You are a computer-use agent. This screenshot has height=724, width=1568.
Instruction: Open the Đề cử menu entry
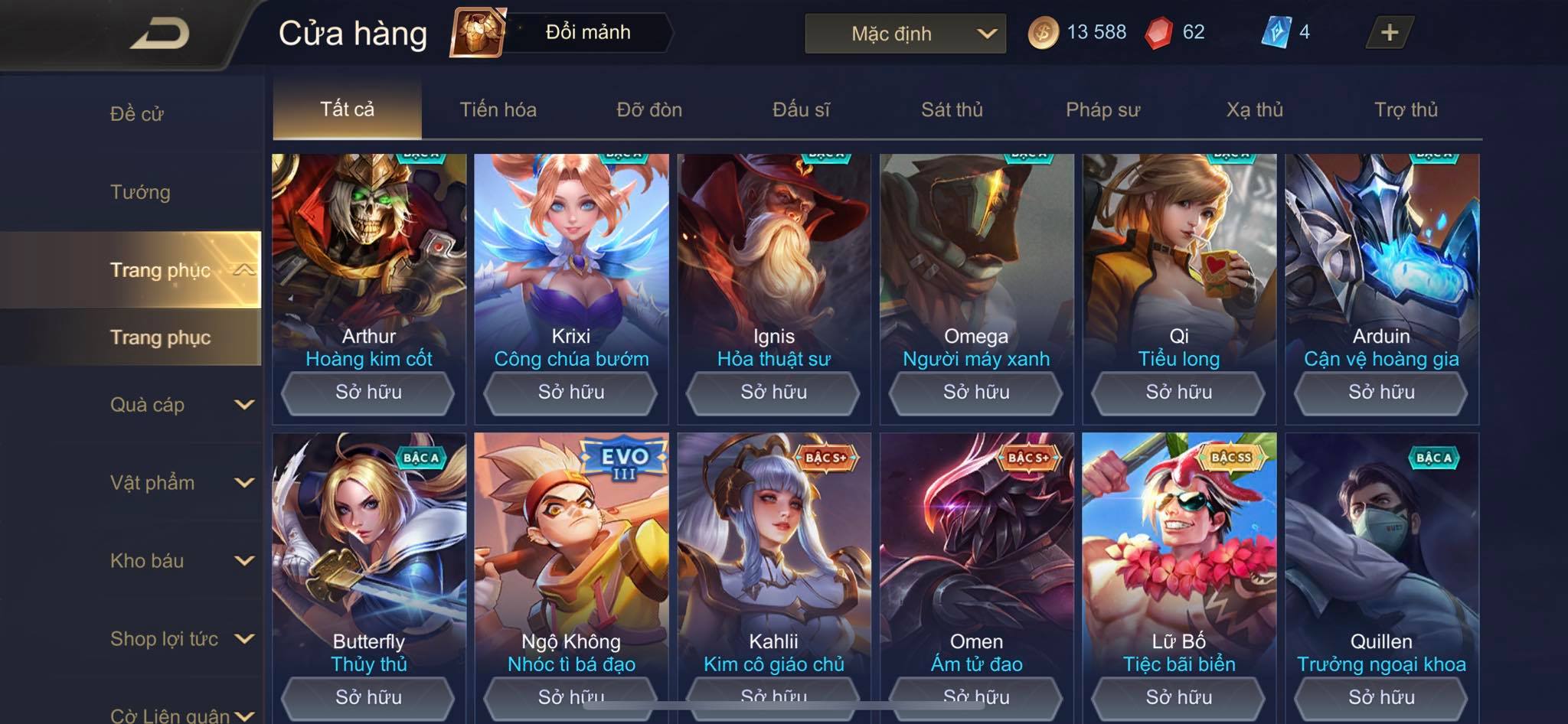[137, 114]
